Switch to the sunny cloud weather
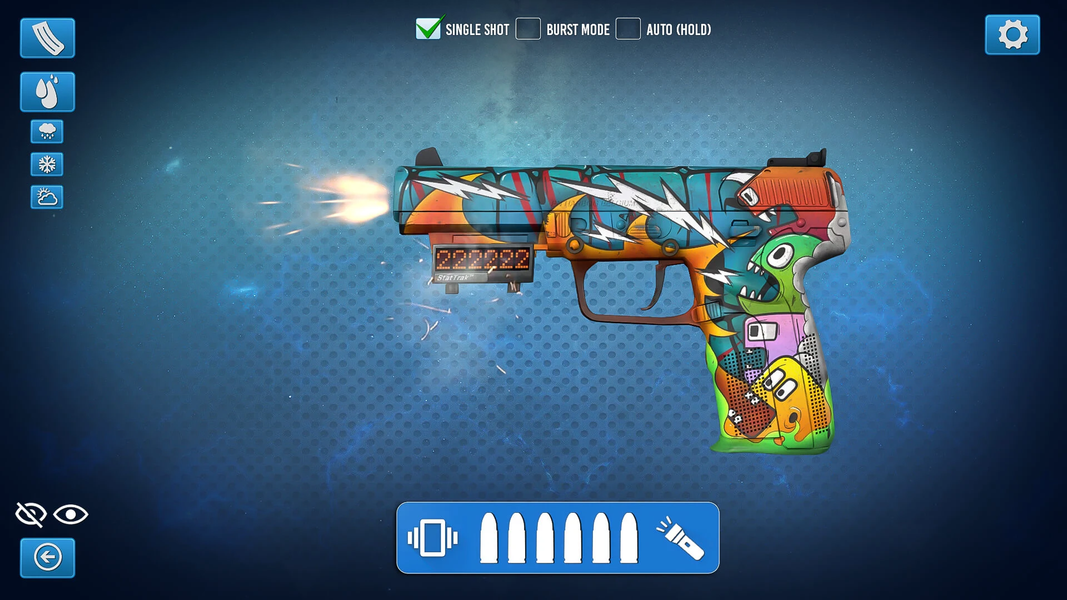The image size is (1067, 600). pos(47,197)
